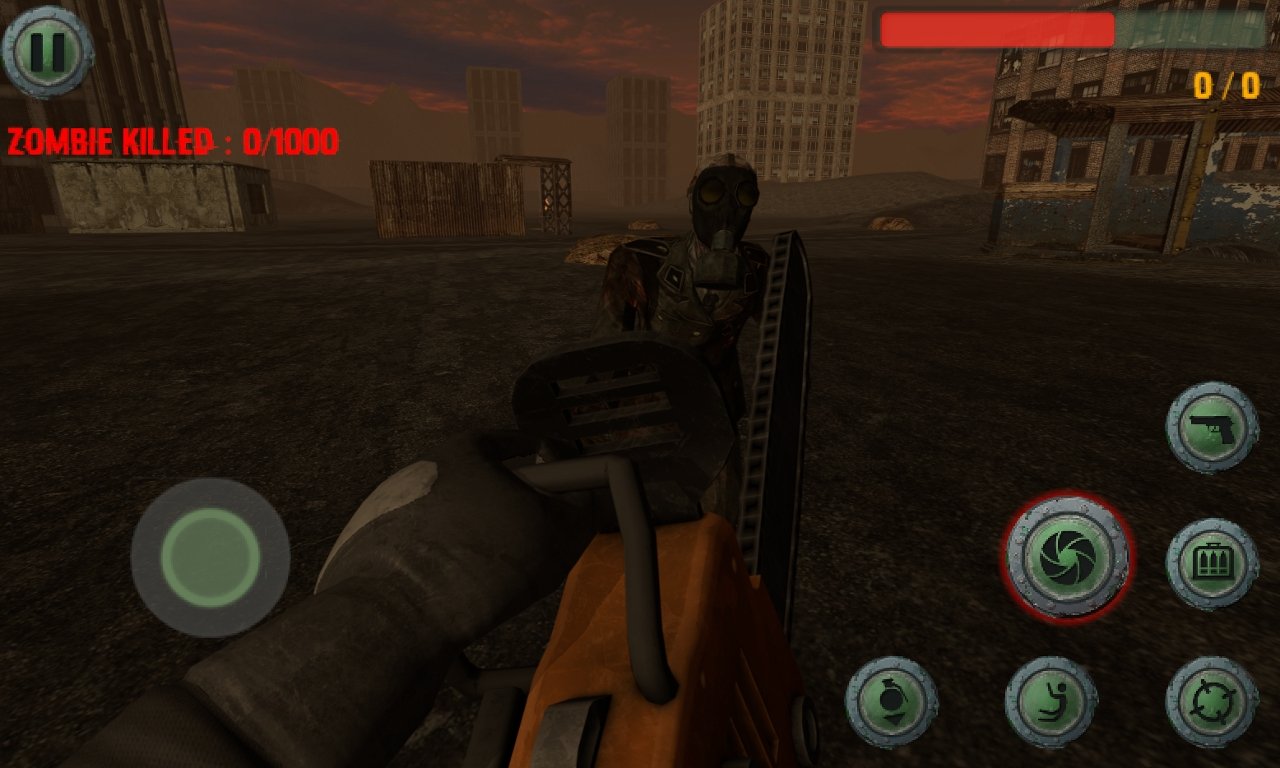The height and width of the screenshot is (768, 1280).
Task: Reload with the ammo box button
Action: 1212,563
